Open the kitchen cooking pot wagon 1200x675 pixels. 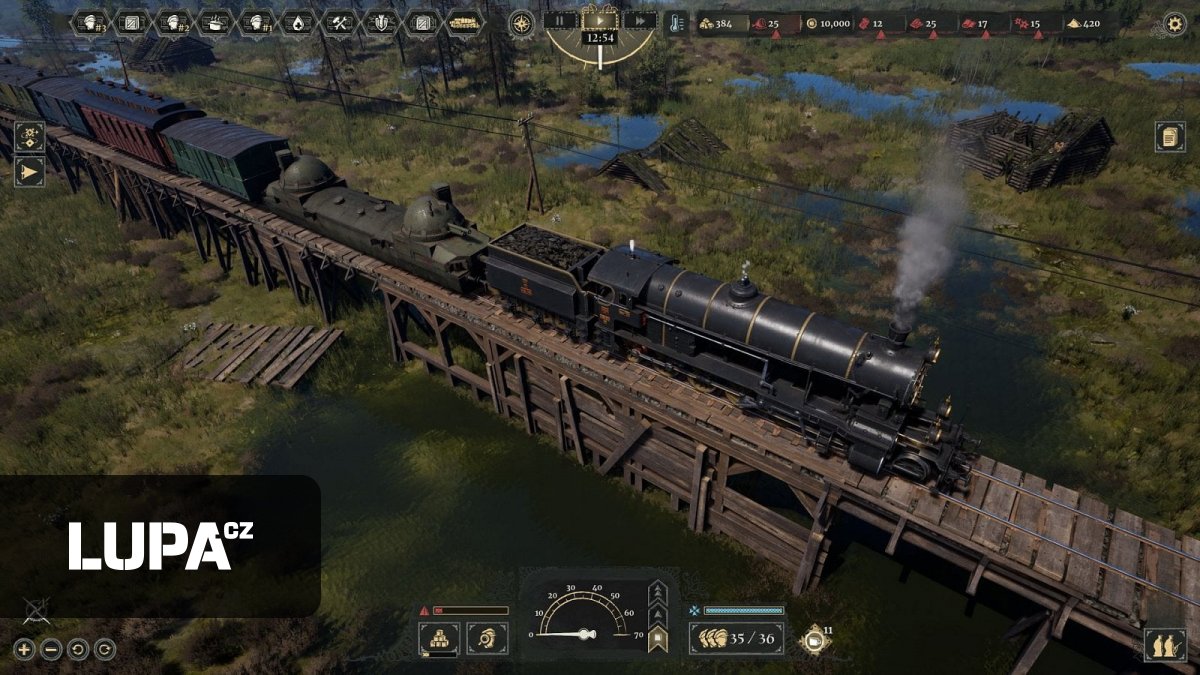[215, 22]
